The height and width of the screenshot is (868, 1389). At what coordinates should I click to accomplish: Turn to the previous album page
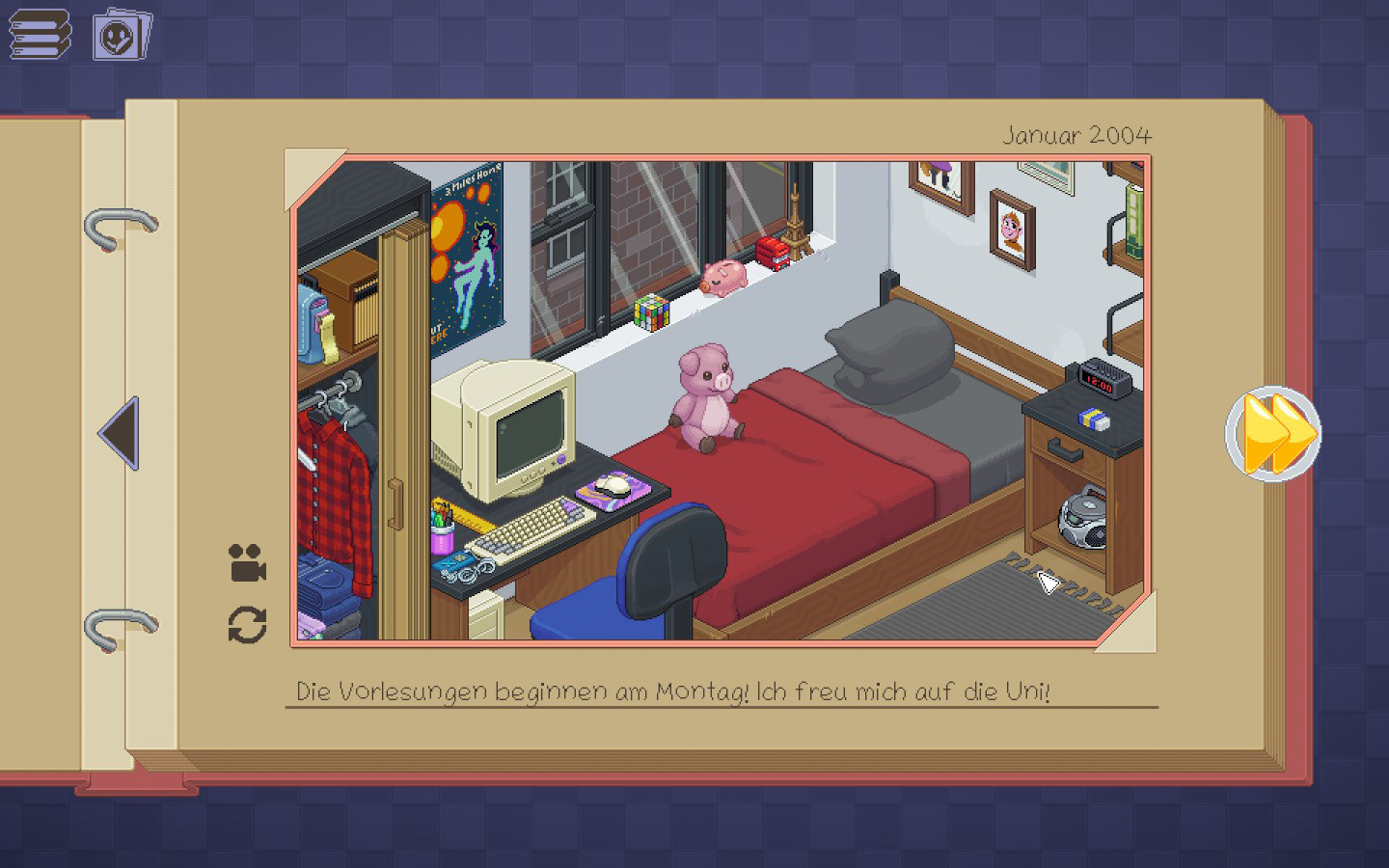pos(120,433)
